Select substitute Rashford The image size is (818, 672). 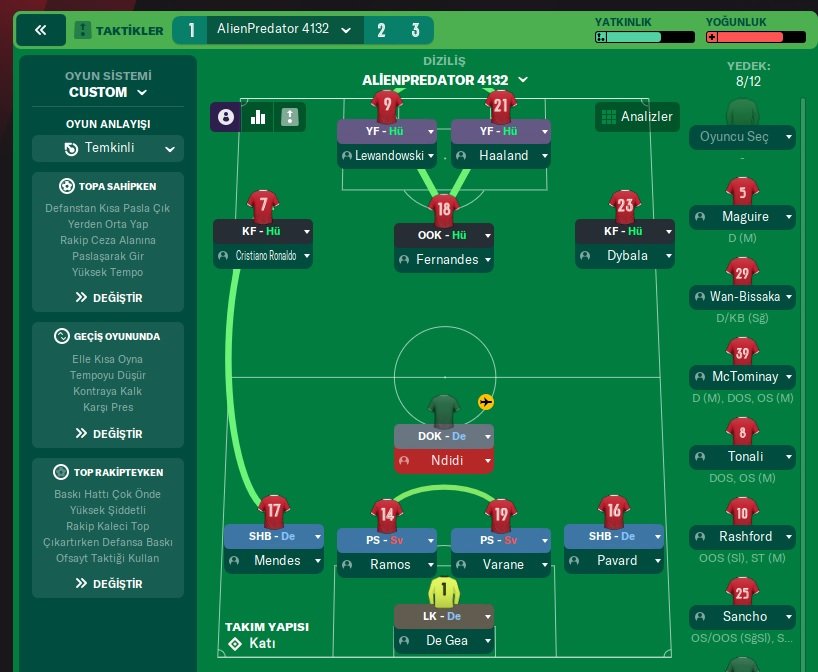click(x=741, y=536)
